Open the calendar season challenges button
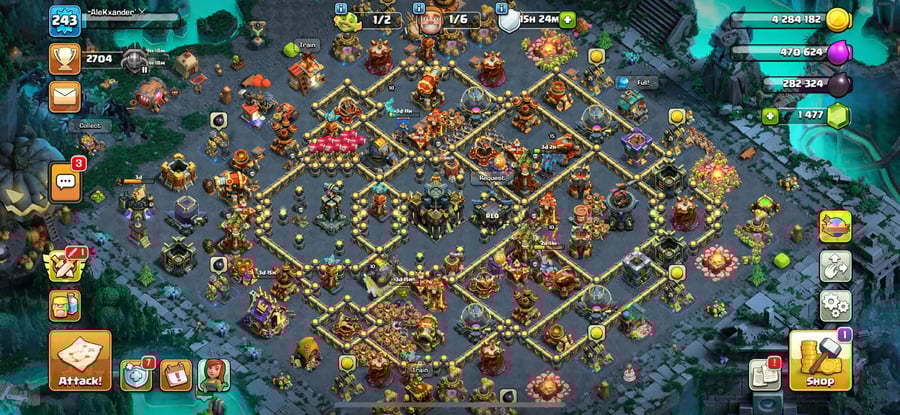Viewport: 900px width, 415px height. 175,375
